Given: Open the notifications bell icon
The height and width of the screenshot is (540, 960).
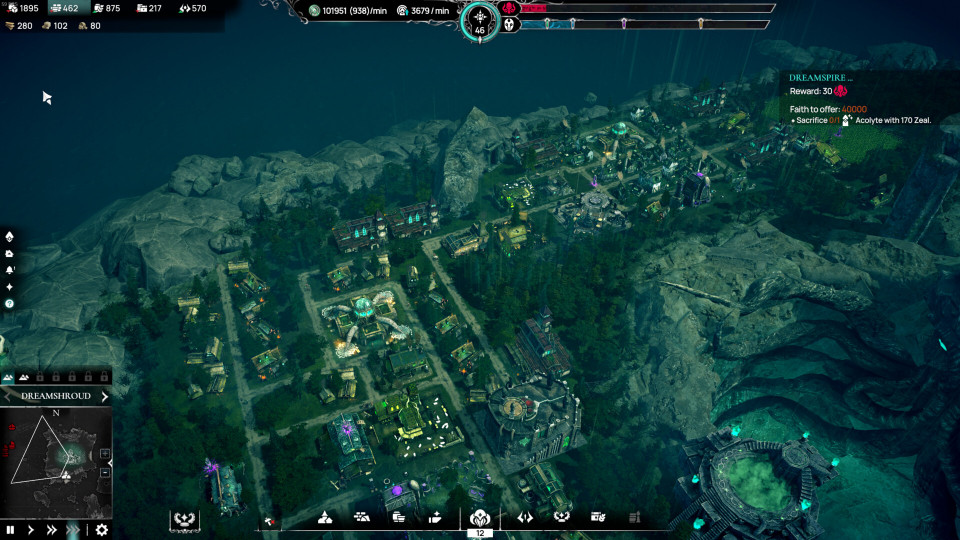Looking at the screenshot, I should tap(10, 270).
